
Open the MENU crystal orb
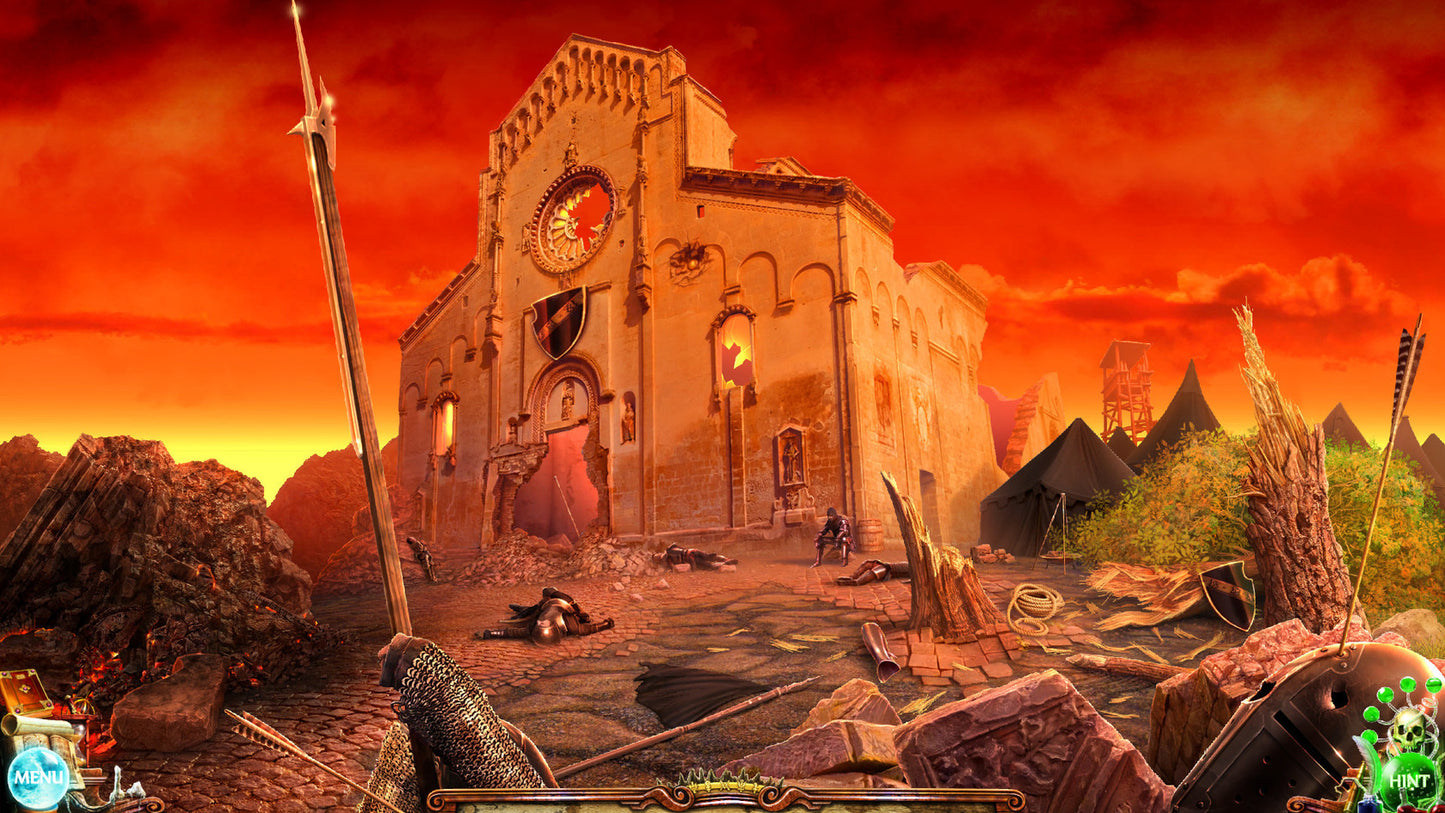pos(38,776)
